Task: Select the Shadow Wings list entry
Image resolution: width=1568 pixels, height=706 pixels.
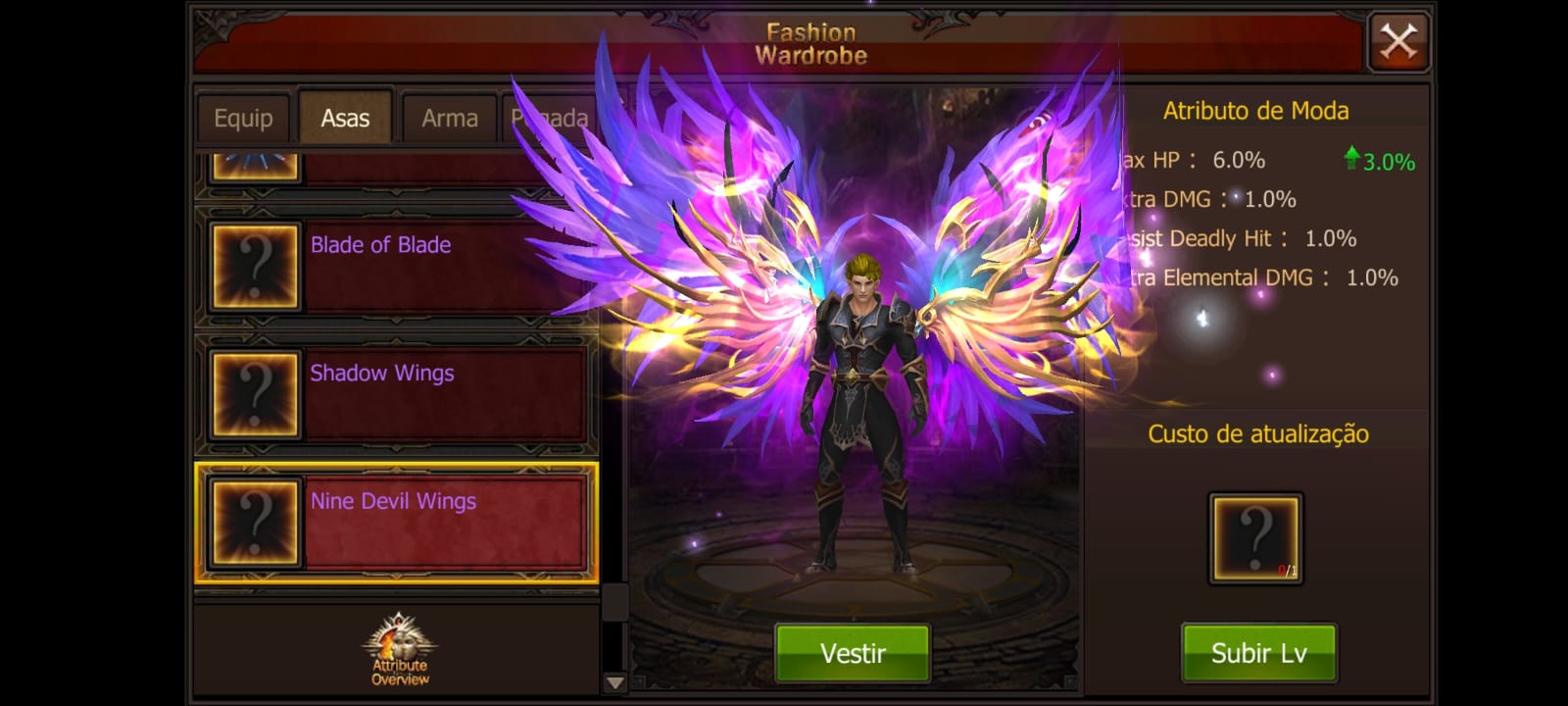Action: [431, 392]
